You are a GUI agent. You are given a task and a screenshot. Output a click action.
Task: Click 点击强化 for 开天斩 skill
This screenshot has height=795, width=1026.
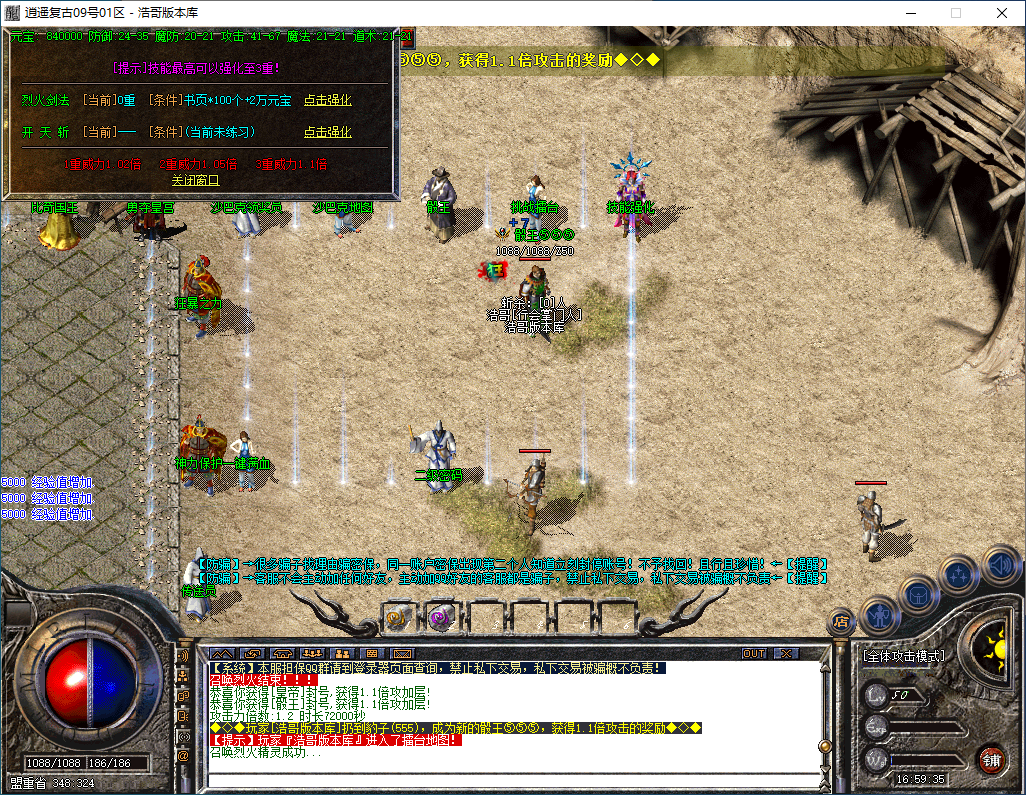click(327, 132)
